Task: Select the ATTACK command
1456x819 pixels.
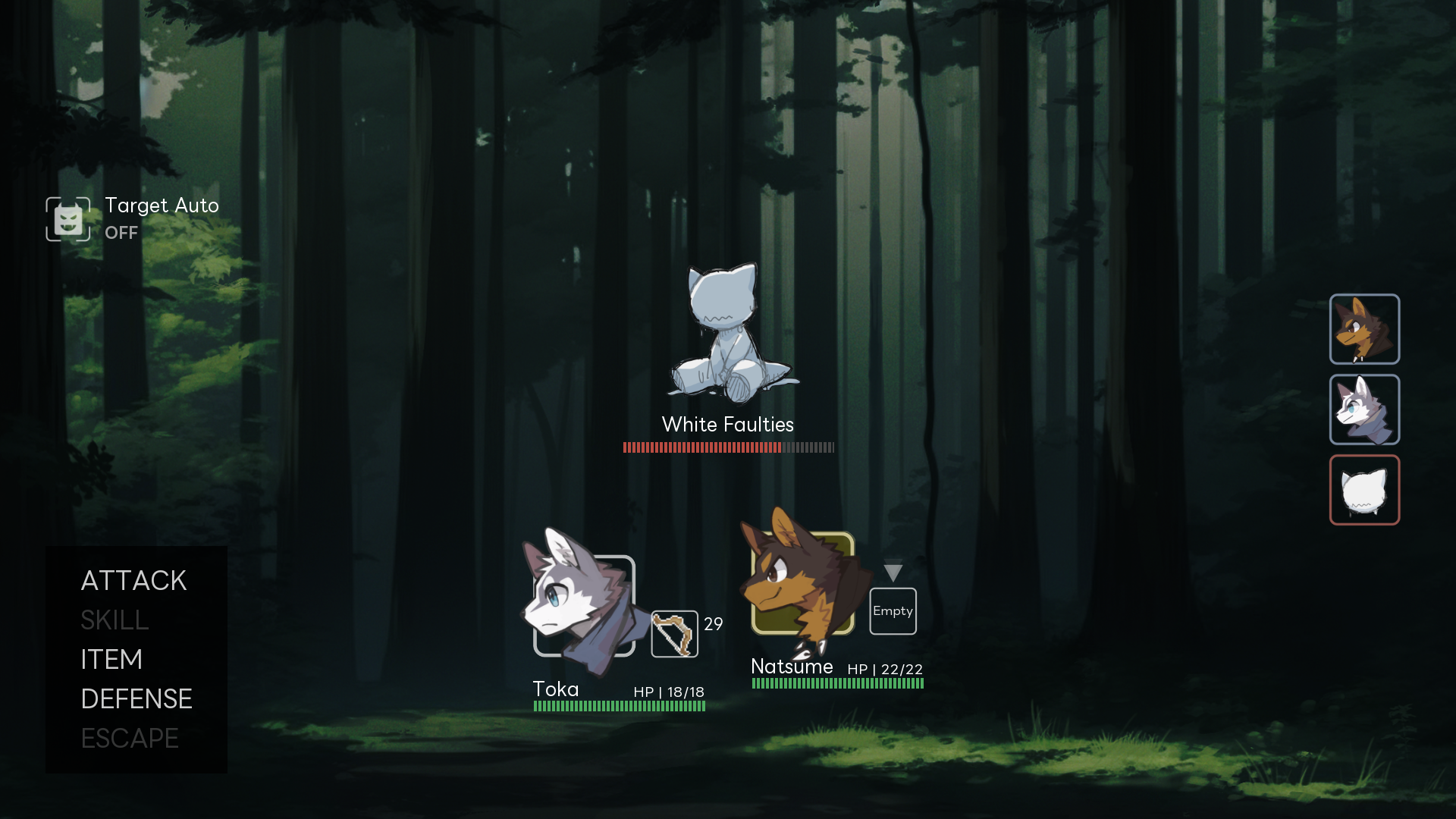Action: pos(133,581)
